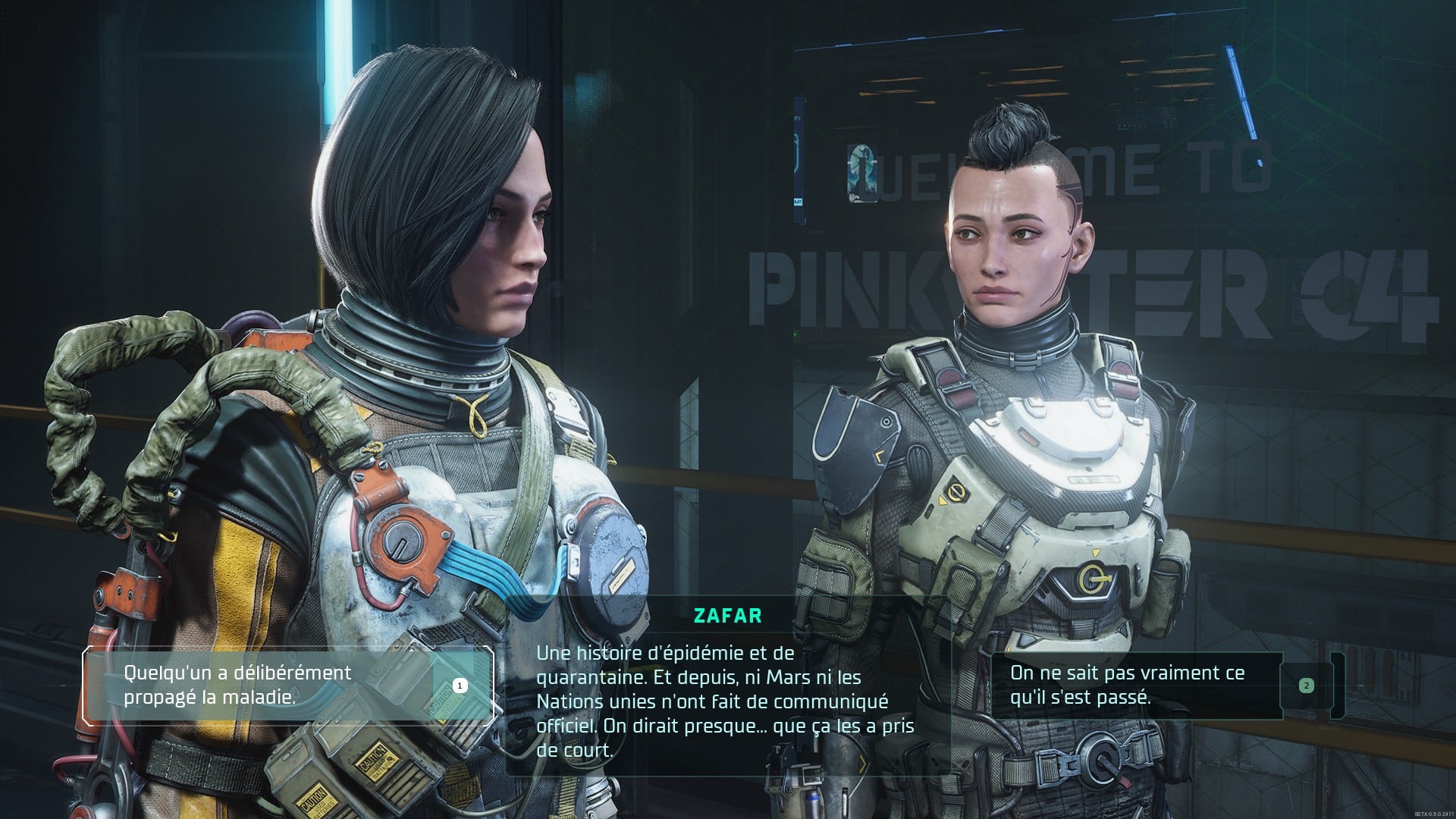Image resolution: width=1456 pixels, height=819 pixels.
Task: Select "On ne sait pas vraiment" dialogue option
Action: (x=1136, y=685)
